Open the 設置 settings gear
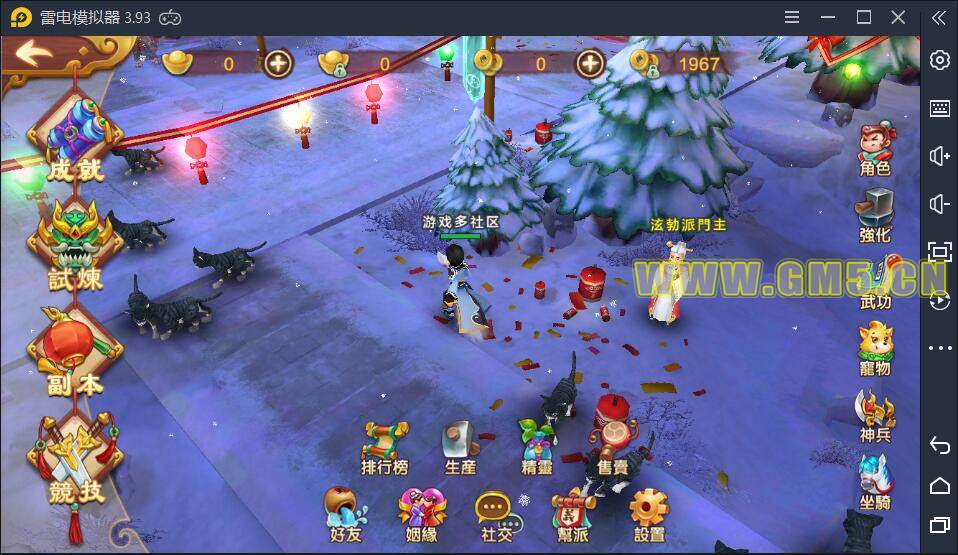958x555 pixels. point(649,514)
